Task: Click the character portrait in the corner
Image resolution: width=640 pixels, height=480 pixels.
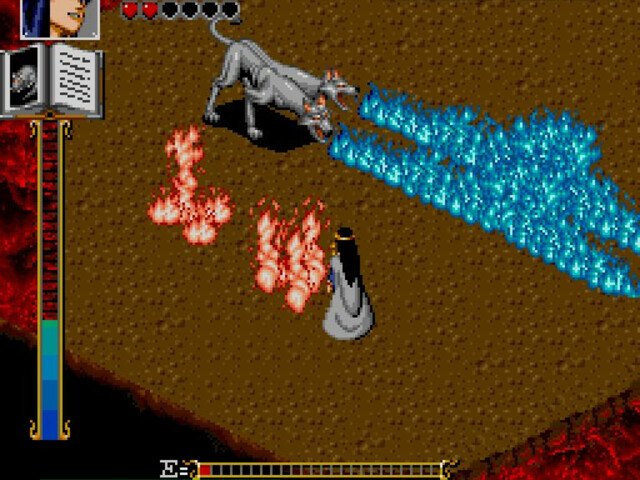Action: click(59, 18)
